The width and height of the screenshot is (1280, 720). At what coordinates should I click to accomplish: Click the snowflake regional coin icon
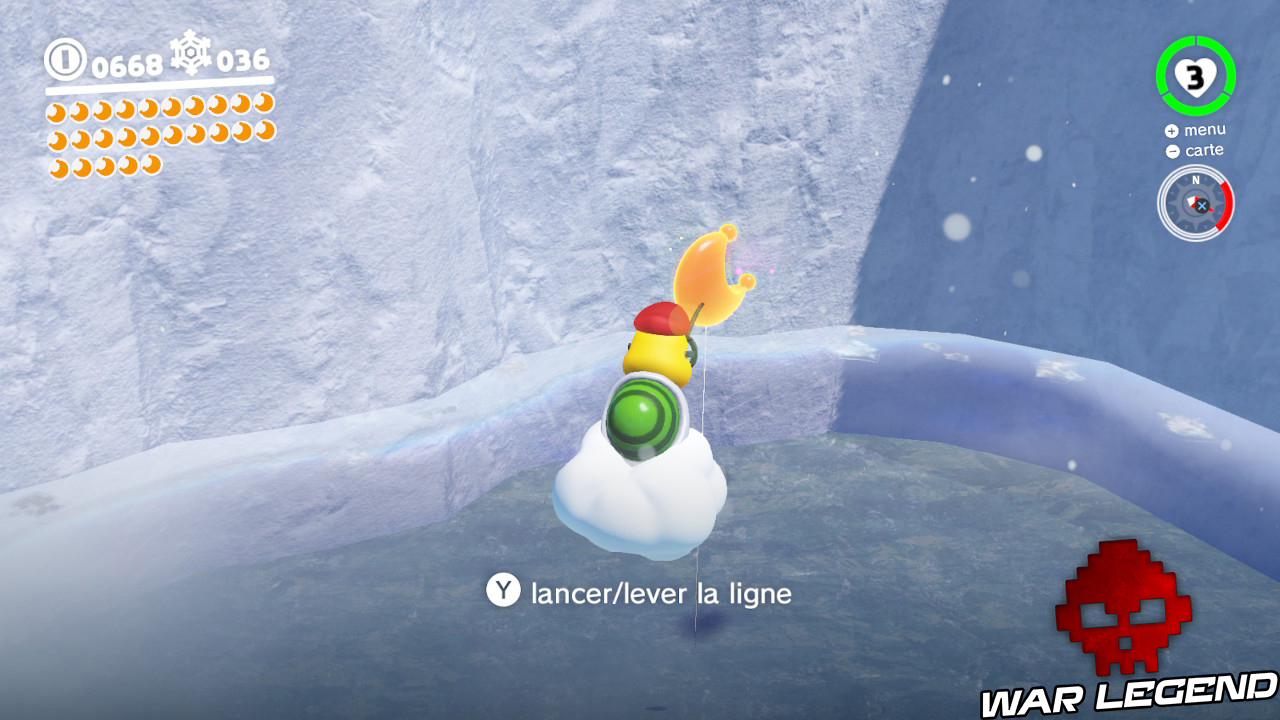click(x=190, y=56)
